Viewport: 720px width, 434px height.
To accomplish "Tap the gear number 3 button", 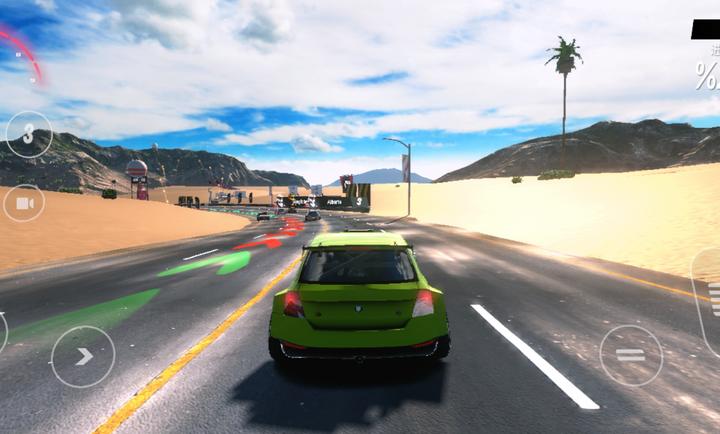I will coord(29,133).
